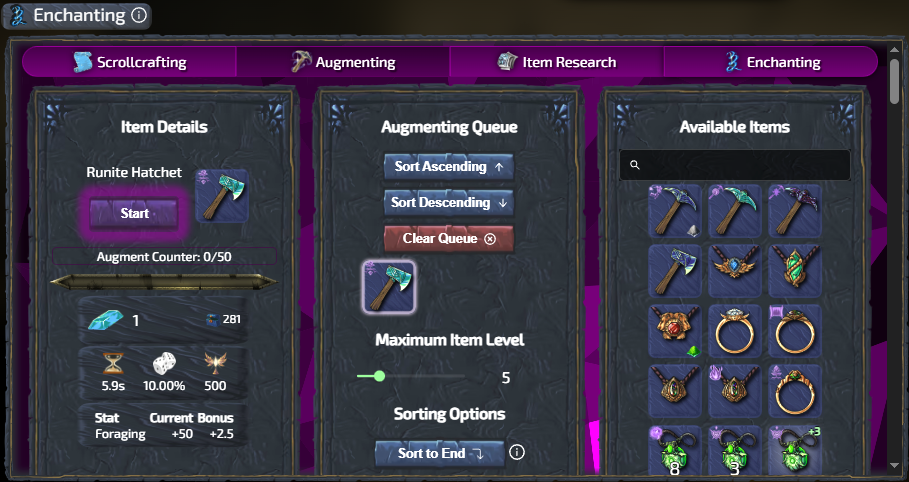Image resolution: width=909 pixels, height=482 pixels.
Task: Adjust the Maximum Item Level slider
Action: pyautogui.click(x=379, y=377)
